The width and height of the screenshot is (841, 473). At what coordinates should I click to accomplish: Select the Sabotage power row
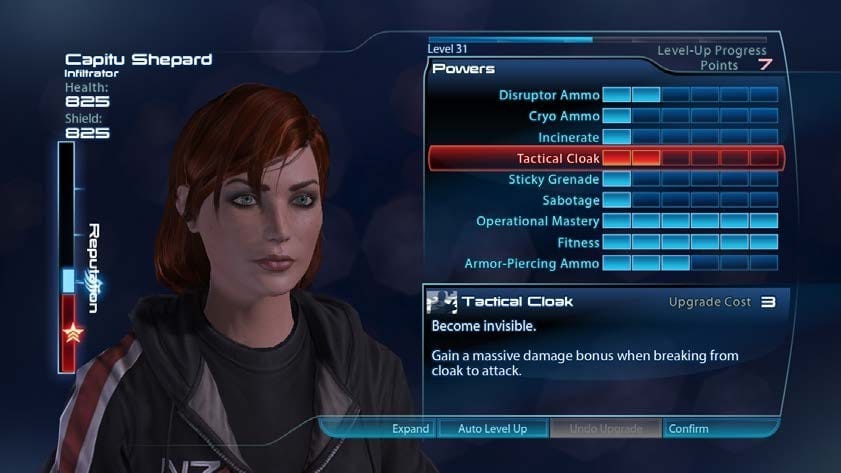pos(570,200)
